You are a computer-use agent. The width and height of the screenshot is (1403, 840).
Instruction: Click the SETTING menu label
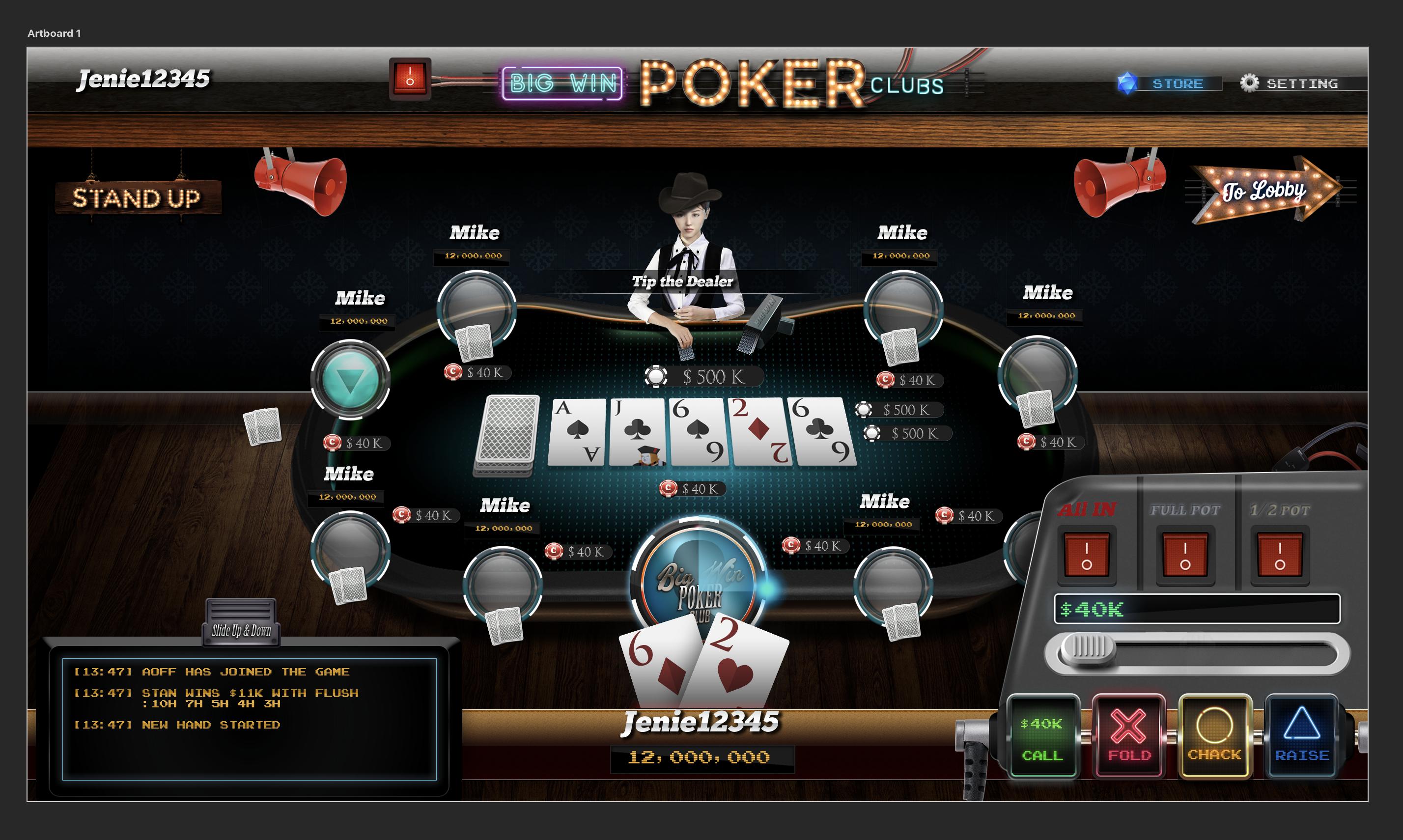(1303, 83)
